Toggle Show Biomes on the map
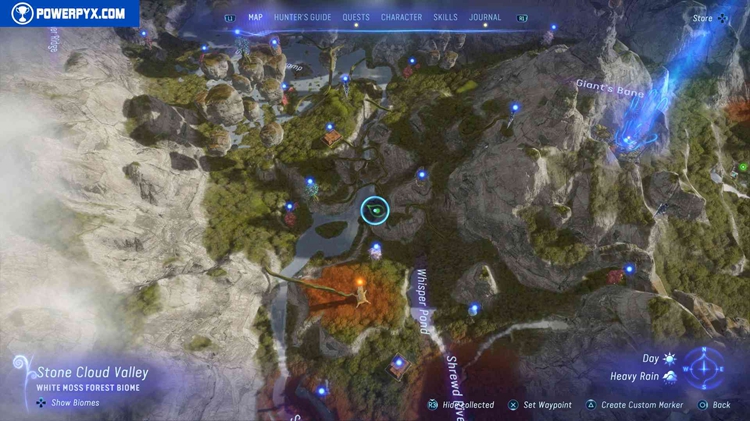The height and width of the screenshot is (421, 750). (68, 403)
